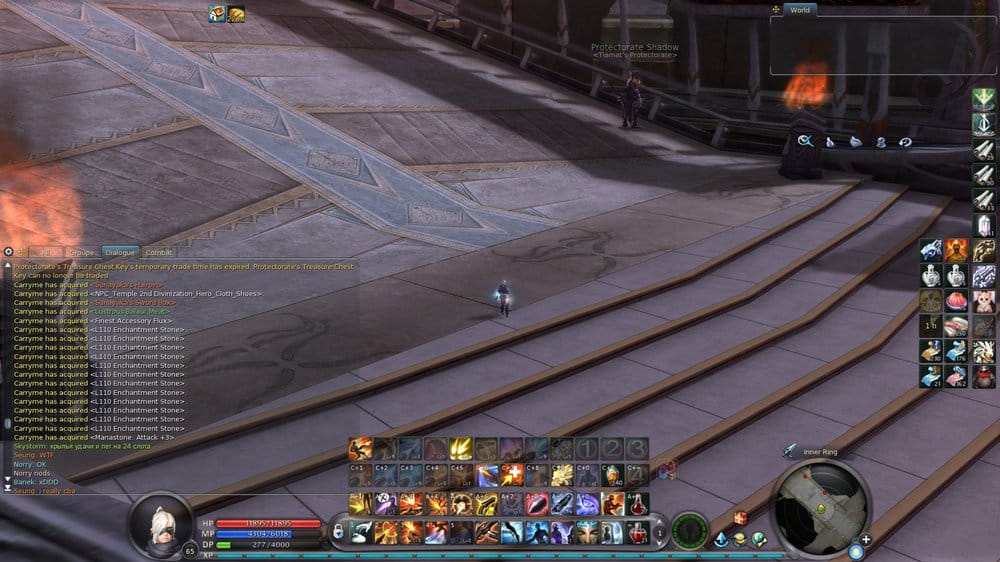
Task: Select the white crystal item slot
Action: (x=984, y=226)
